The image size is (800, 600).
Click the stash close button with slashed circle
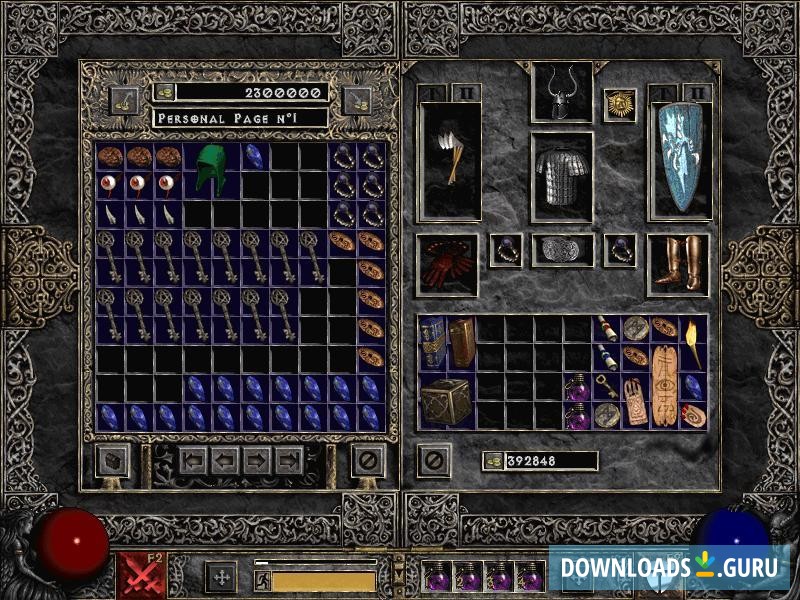tap(368, 461)
